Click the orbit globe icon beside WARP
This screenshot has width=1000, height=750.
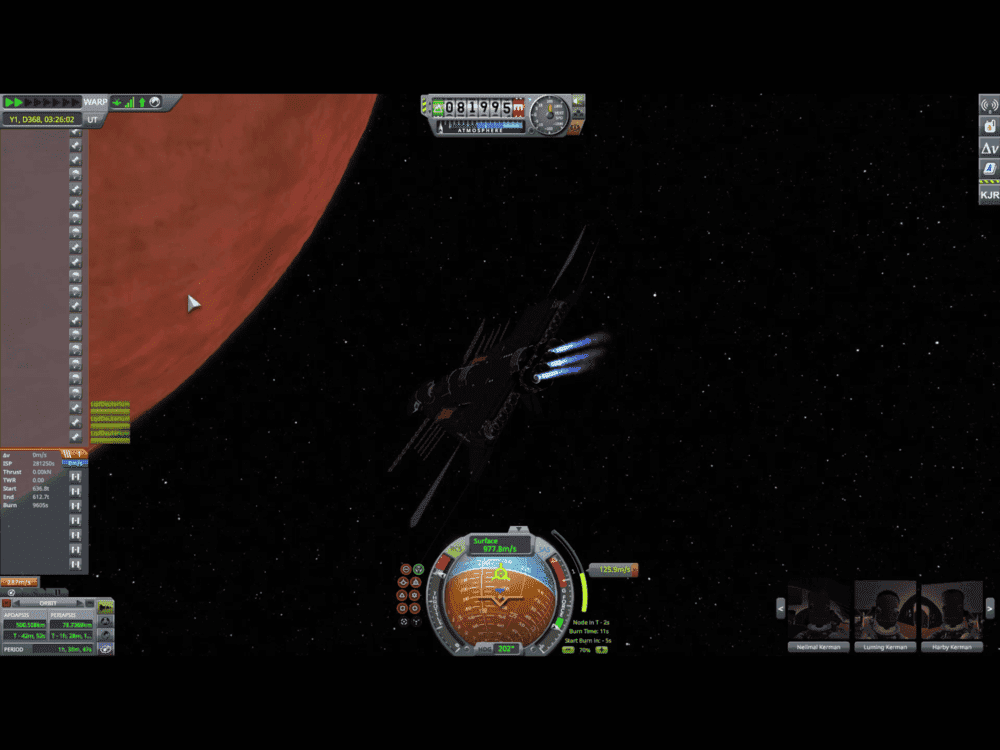156,102
